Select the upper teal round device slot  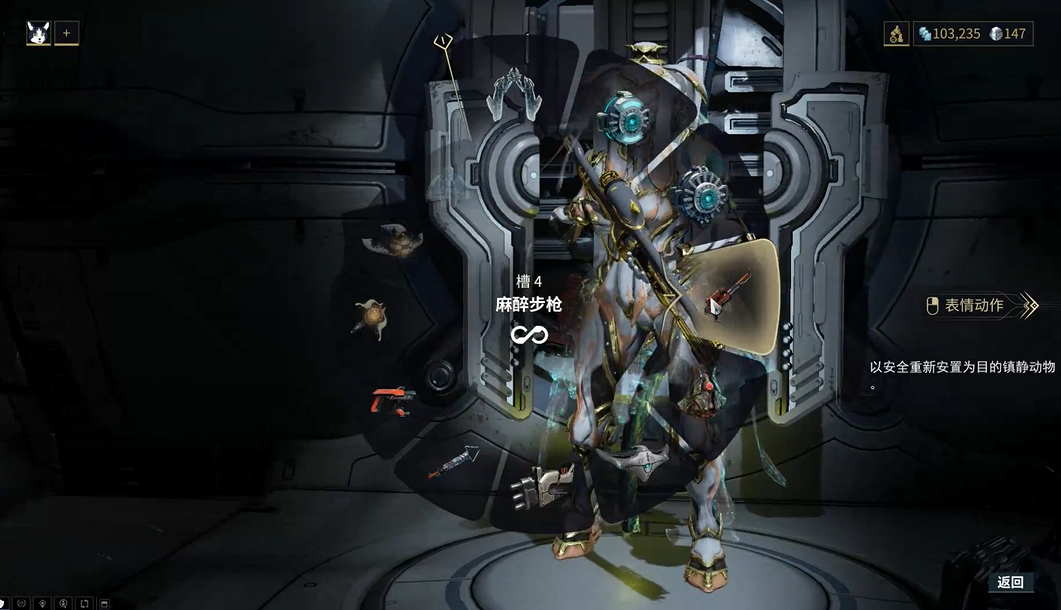[x=624, y=118]
